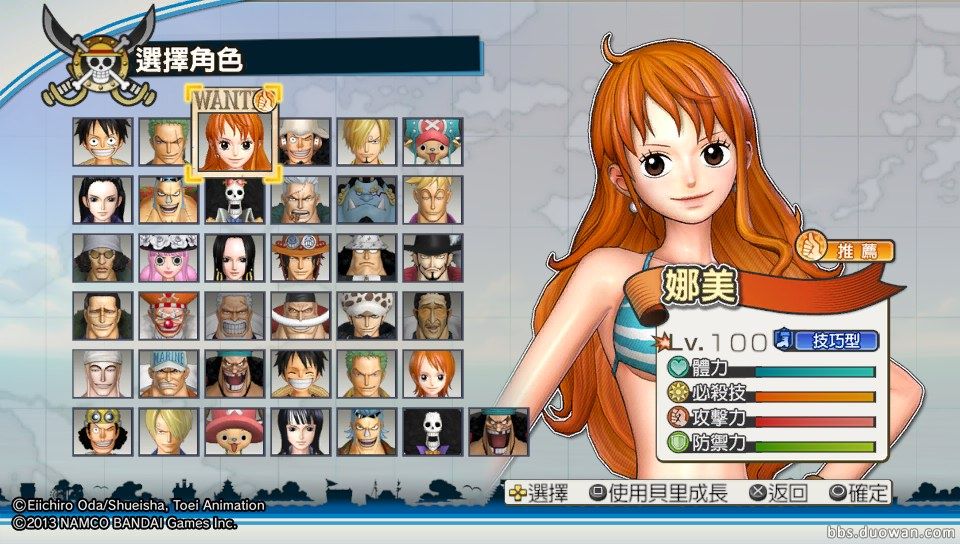The width and height of the screenshot is (960, 544).
Task: Pick Enel with the white cap
Action: pyautogui.click(x=102, y=374)
